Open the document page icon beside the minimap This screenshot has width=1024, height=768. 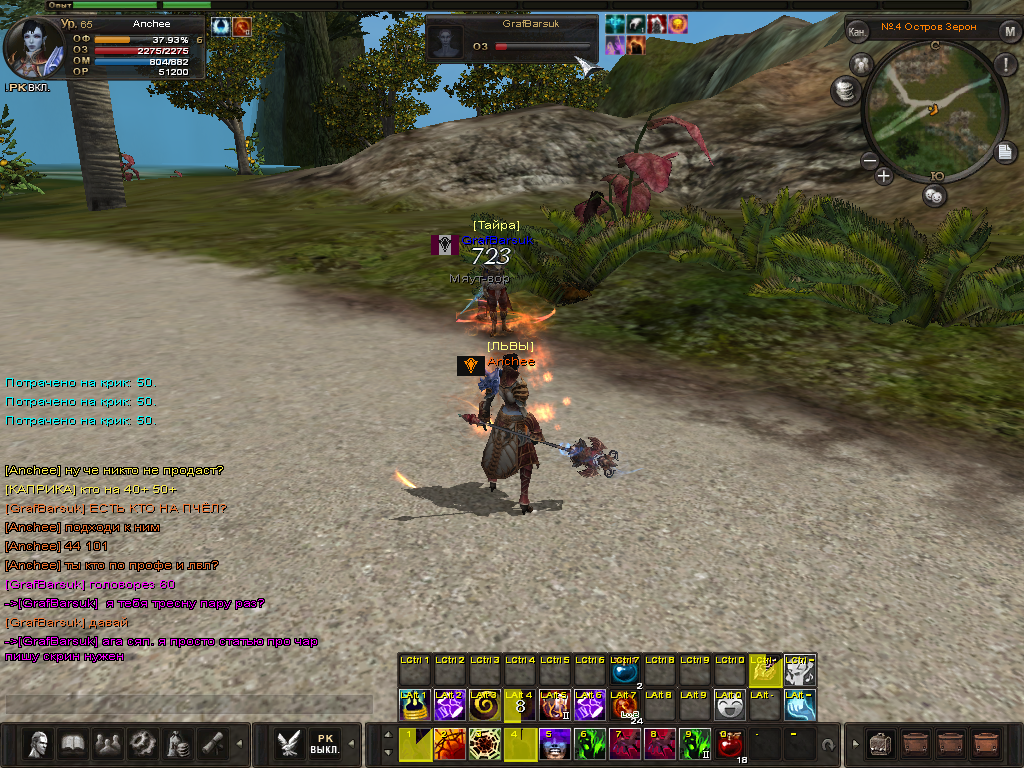coord(1005,152)
